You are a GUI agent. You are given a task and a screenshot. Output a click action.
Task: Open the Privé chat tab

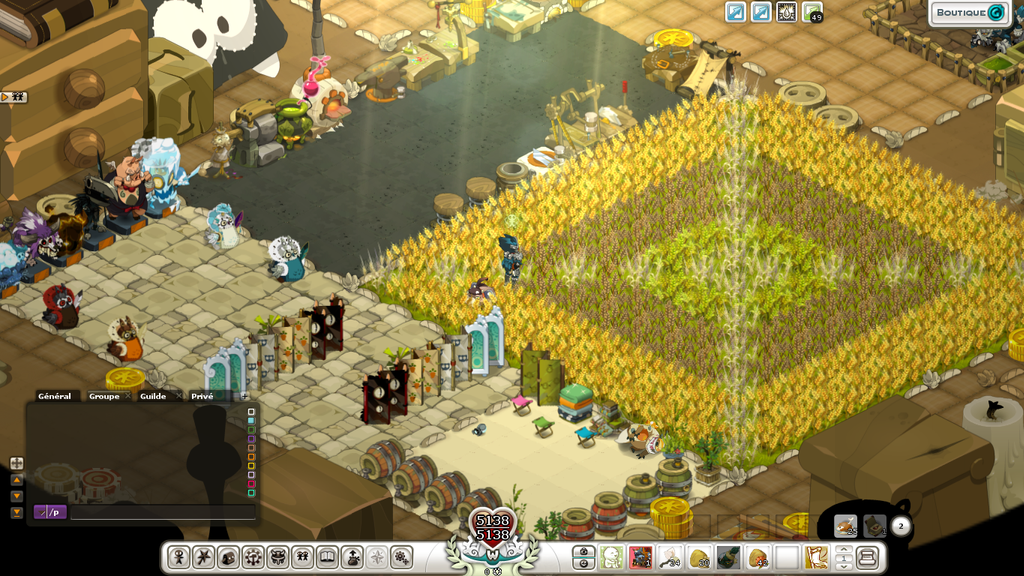[x=202, y=396]
